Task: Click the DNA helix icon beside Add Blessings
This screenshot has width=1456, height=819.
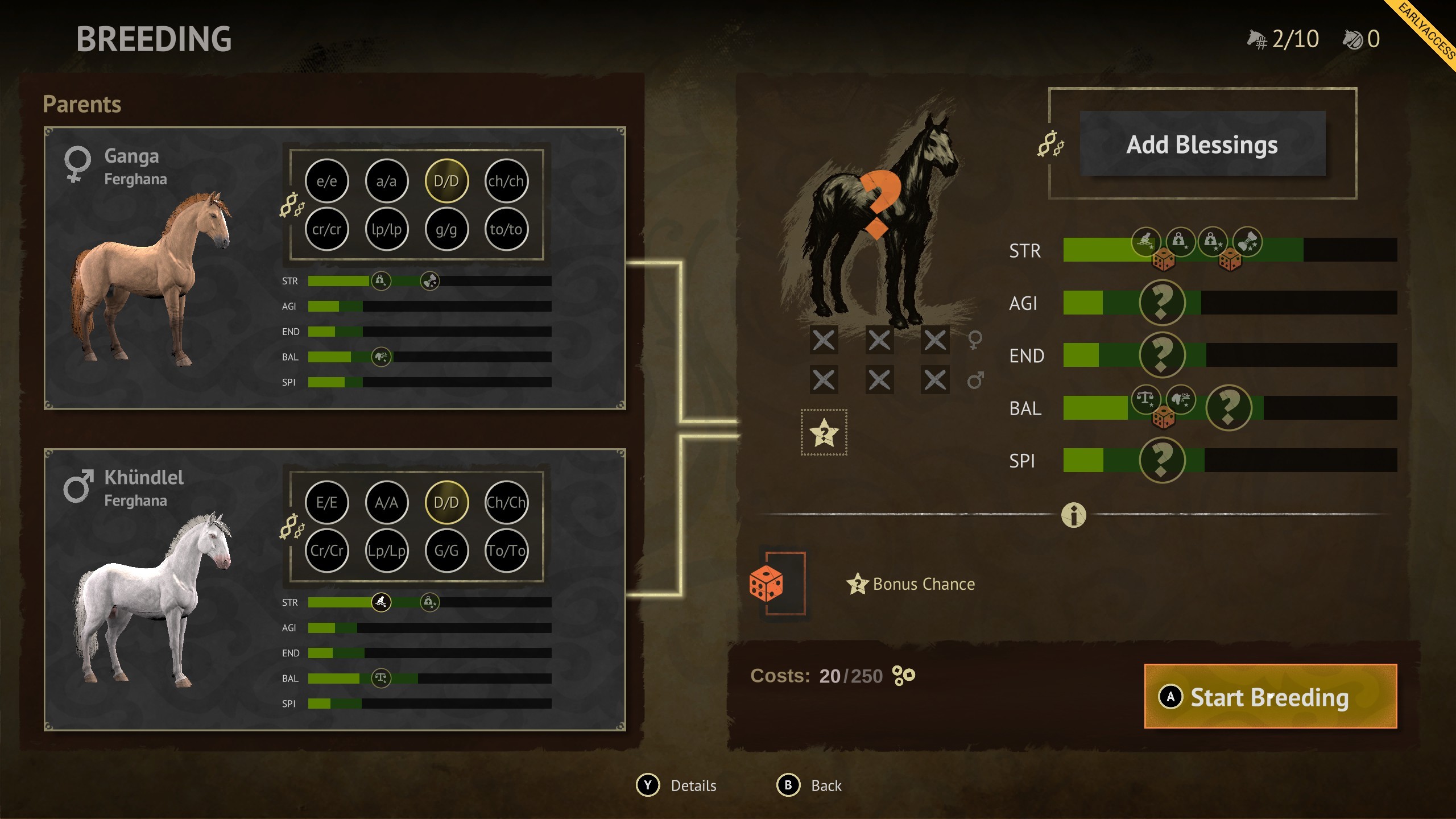Action: pos(1052,146)
